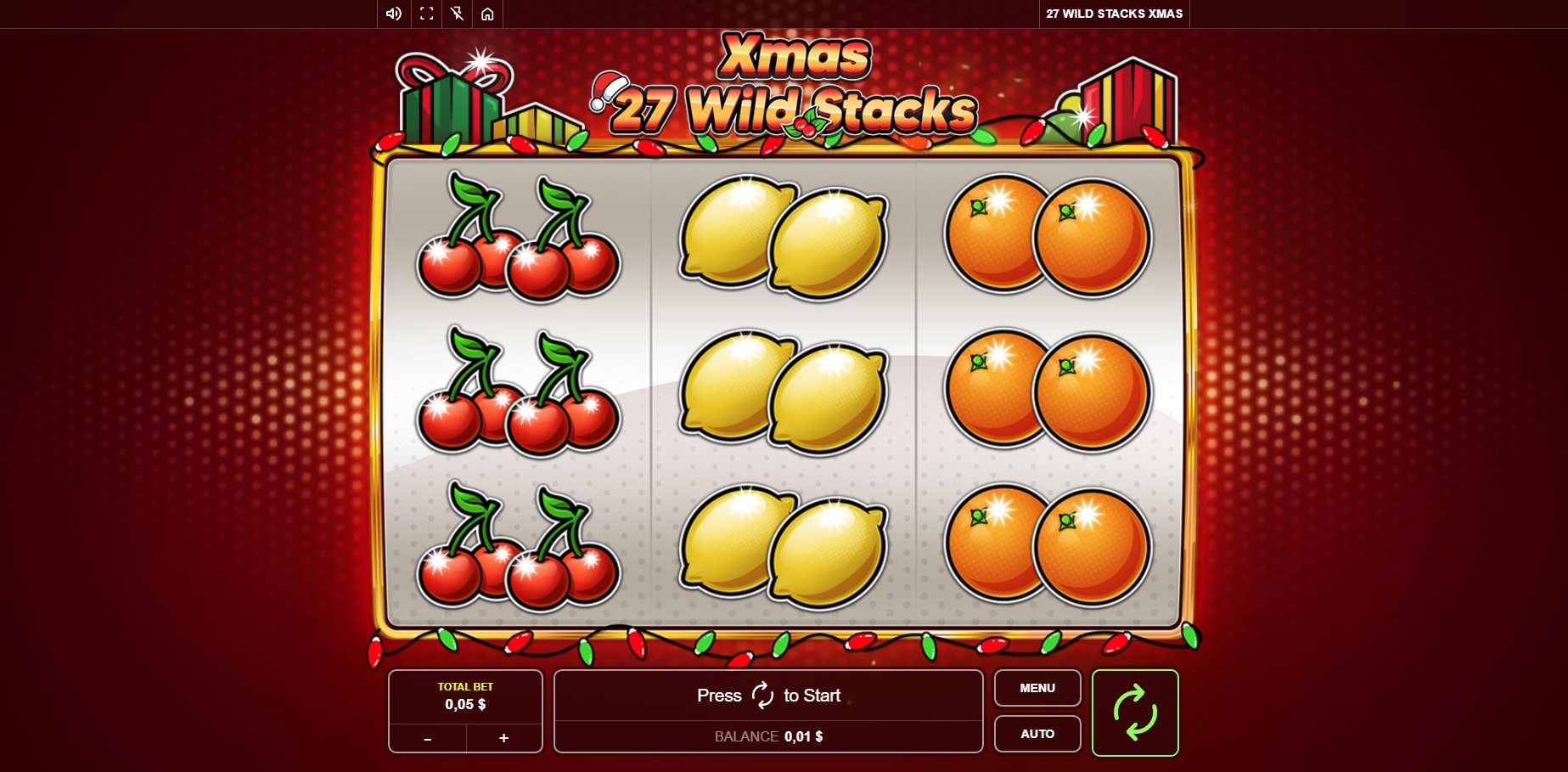Open AUTO play settings

click(1037, 733)
